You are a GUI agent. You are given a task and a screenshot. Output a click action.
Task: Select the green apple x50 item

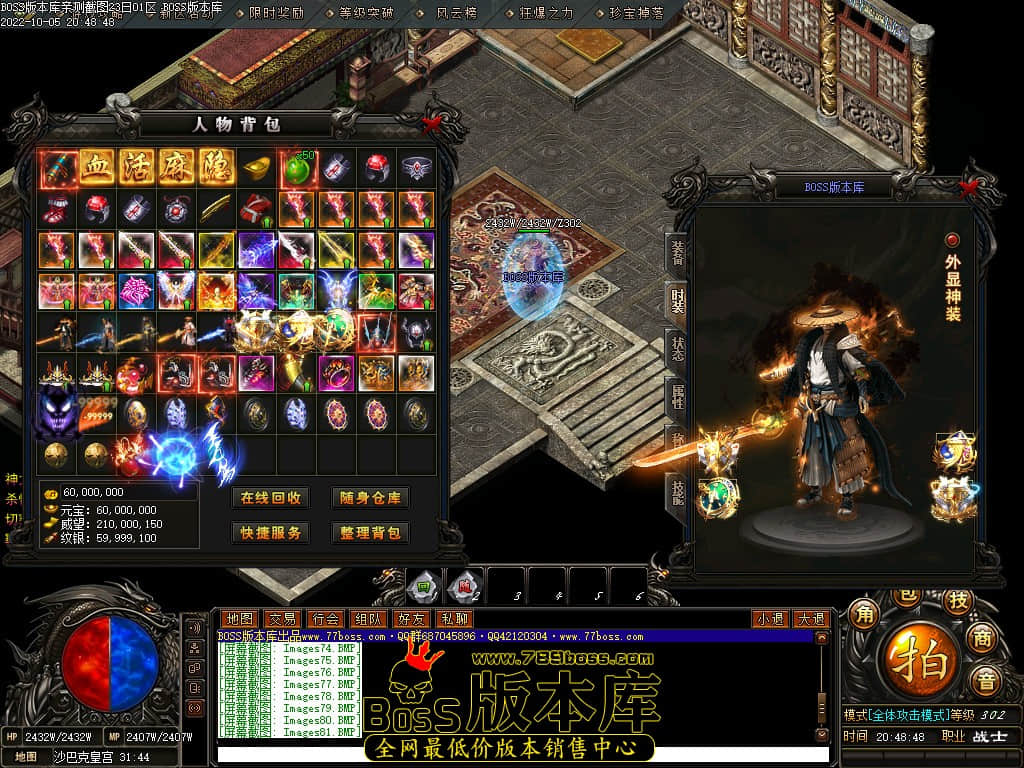(x=297, y=167)
